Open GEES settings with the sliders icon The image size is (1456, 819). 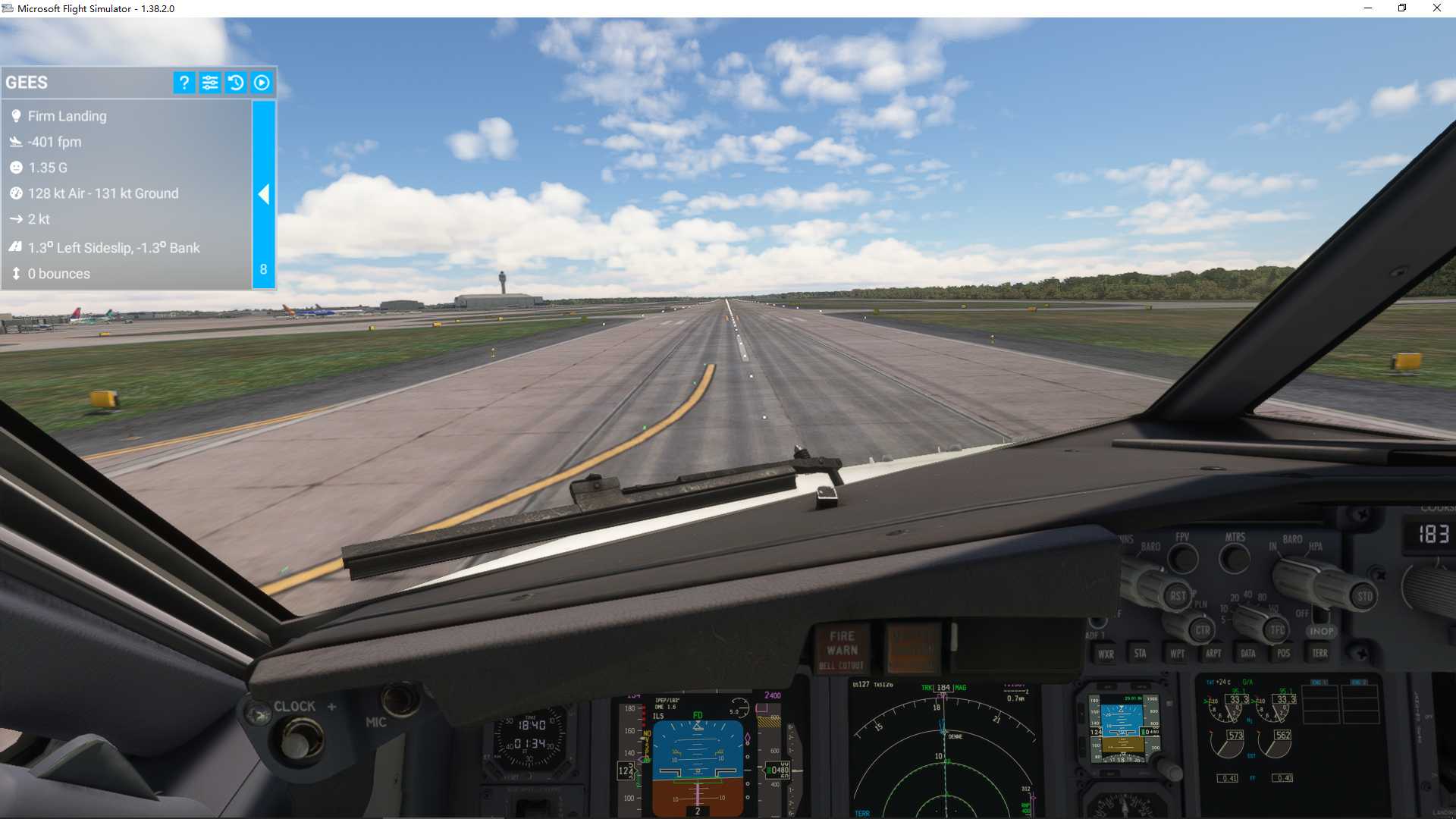tap(210, 83)
